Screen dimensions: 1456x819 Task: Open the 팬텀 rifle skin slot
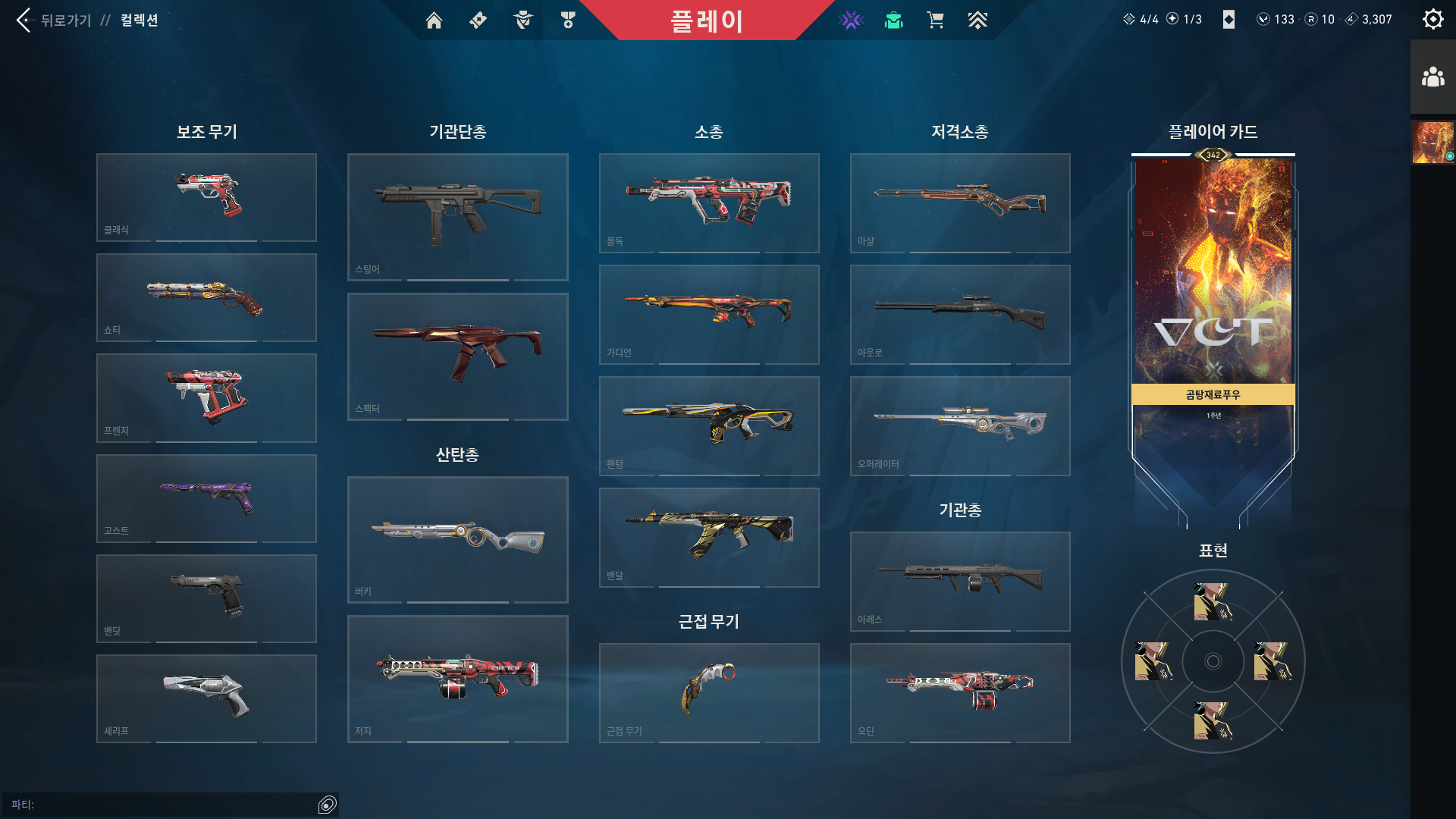[708, 425]
